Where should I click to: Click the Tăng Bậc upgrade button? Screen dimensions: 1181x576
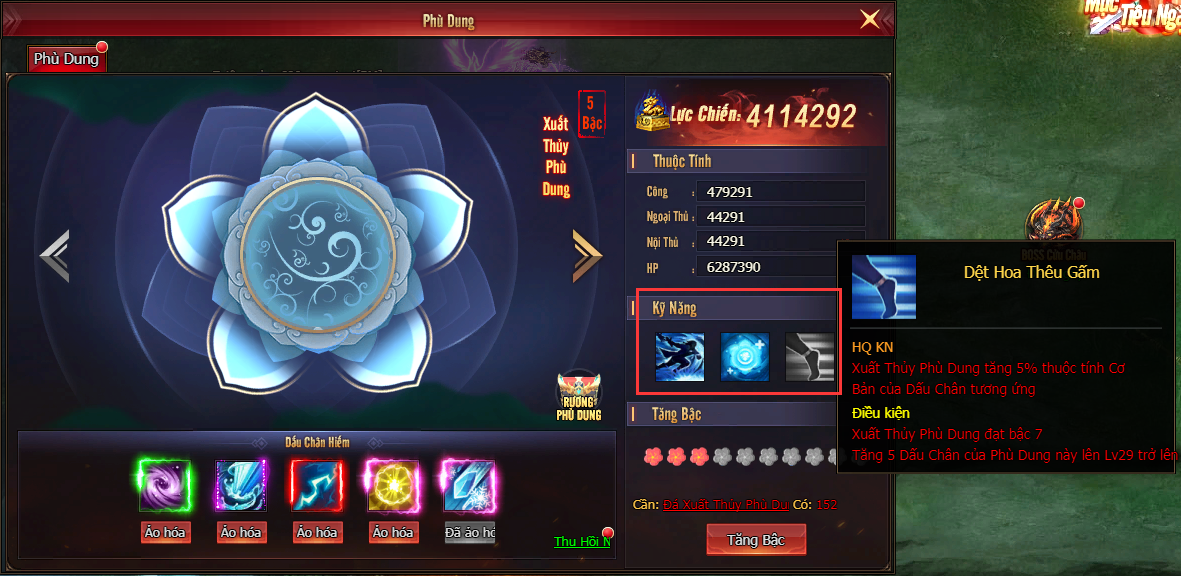(x=755, y=540)
